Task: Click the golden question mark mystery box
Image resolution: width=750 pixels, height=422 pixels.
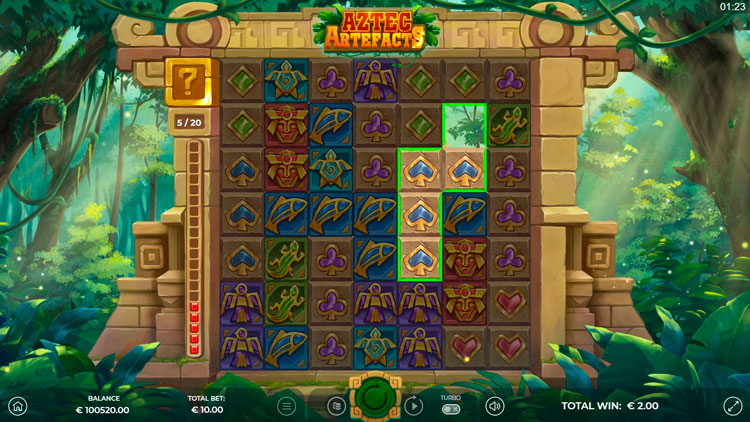Action: coord(188,79)
